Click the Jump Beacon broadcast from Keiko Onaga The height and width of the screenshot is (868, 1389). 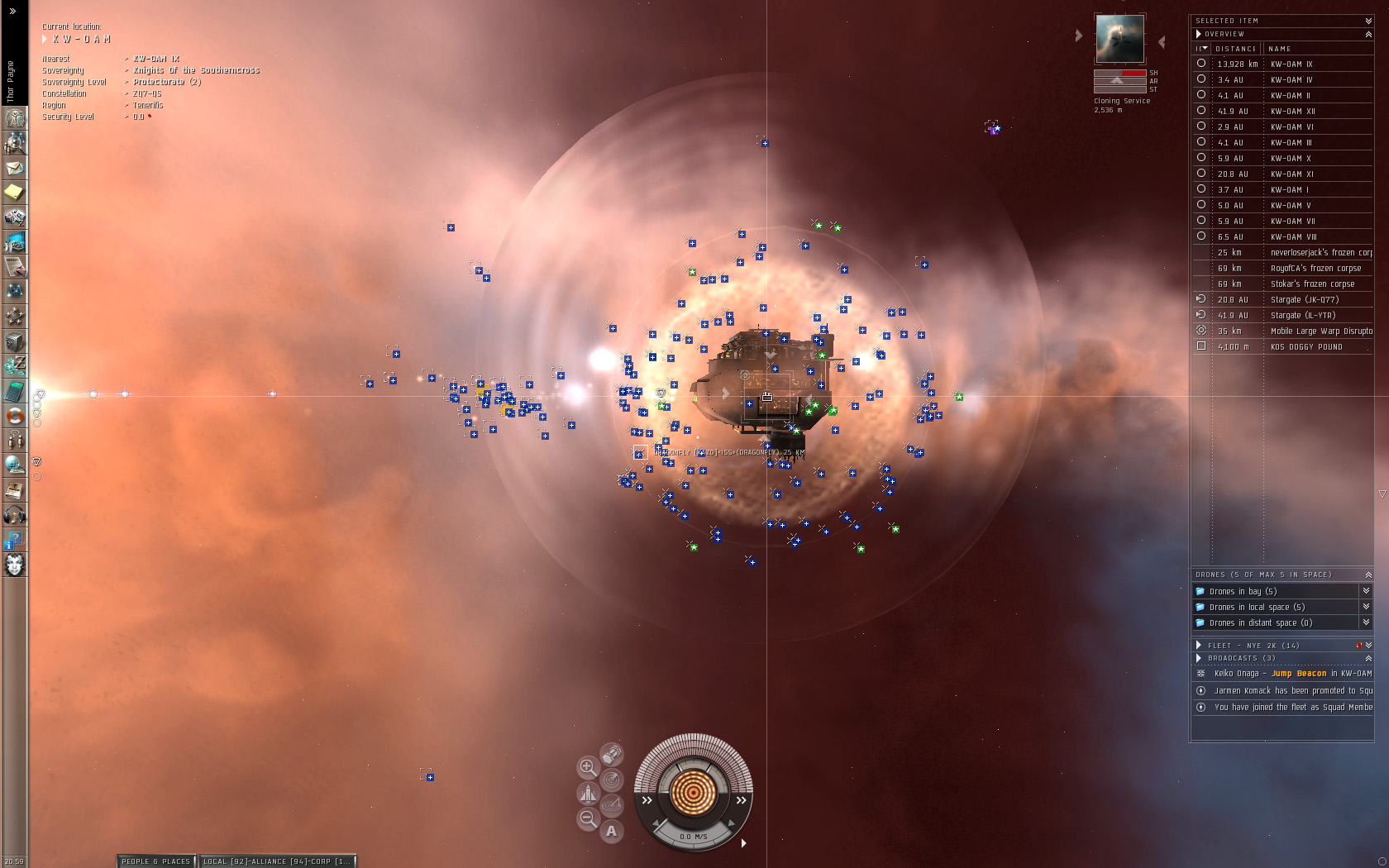(1298, 674)
